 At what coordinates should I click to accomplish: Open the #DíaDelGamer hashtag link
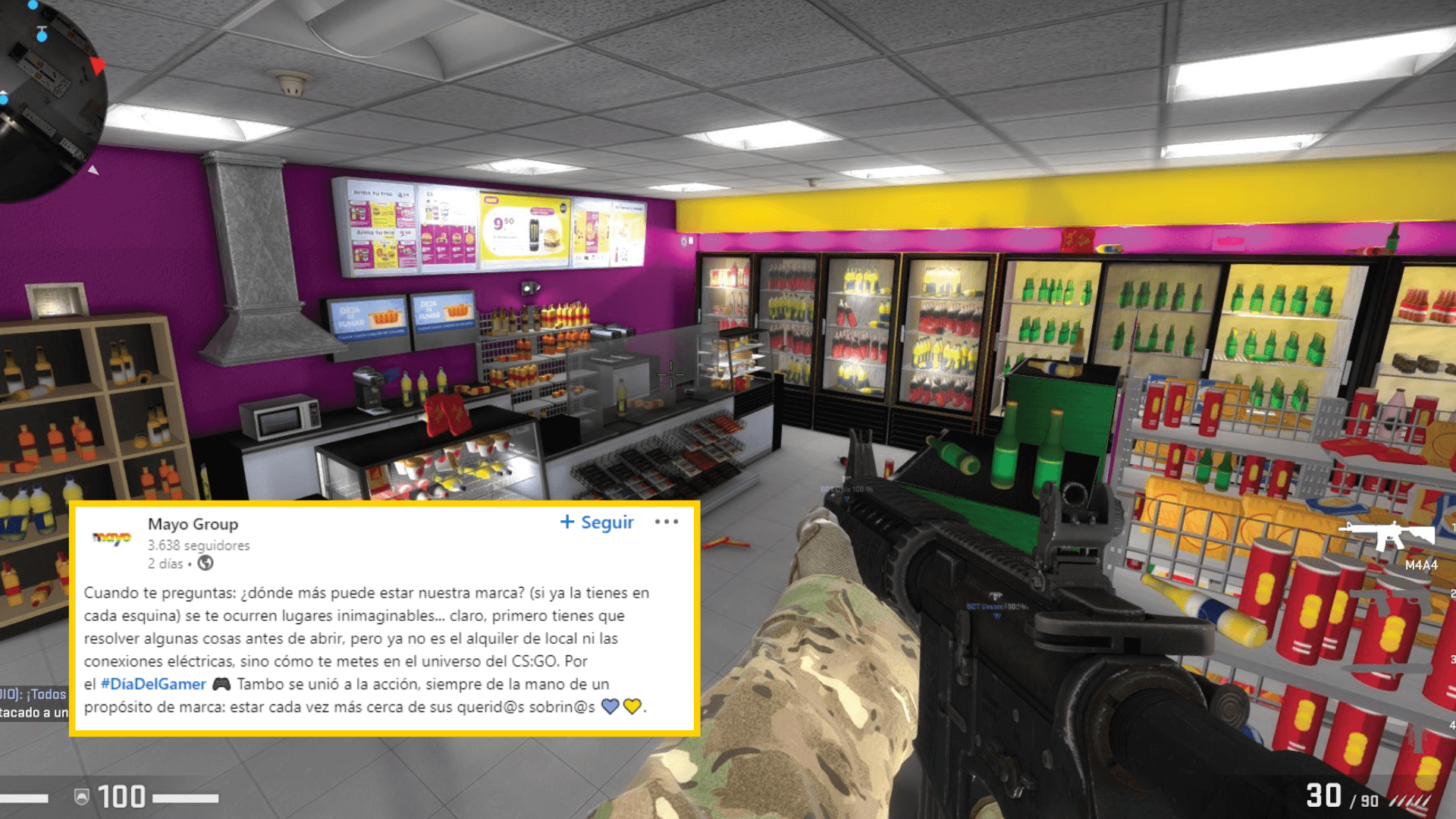pyautogui.click(x=152, y=684)
